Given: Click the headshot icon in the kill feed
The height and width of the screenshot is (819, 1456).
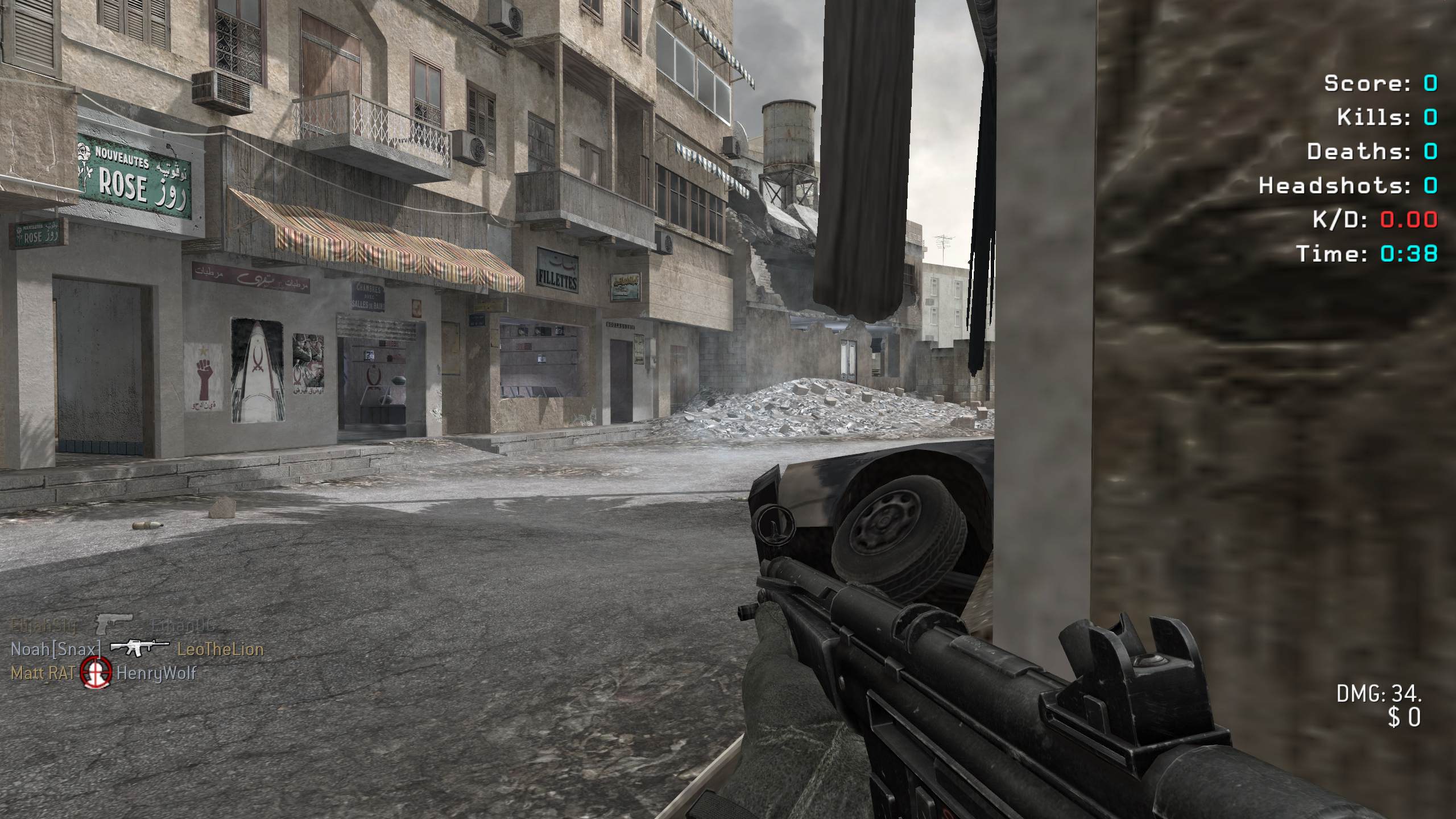Looking at the screenshot, I should (95, 673).
